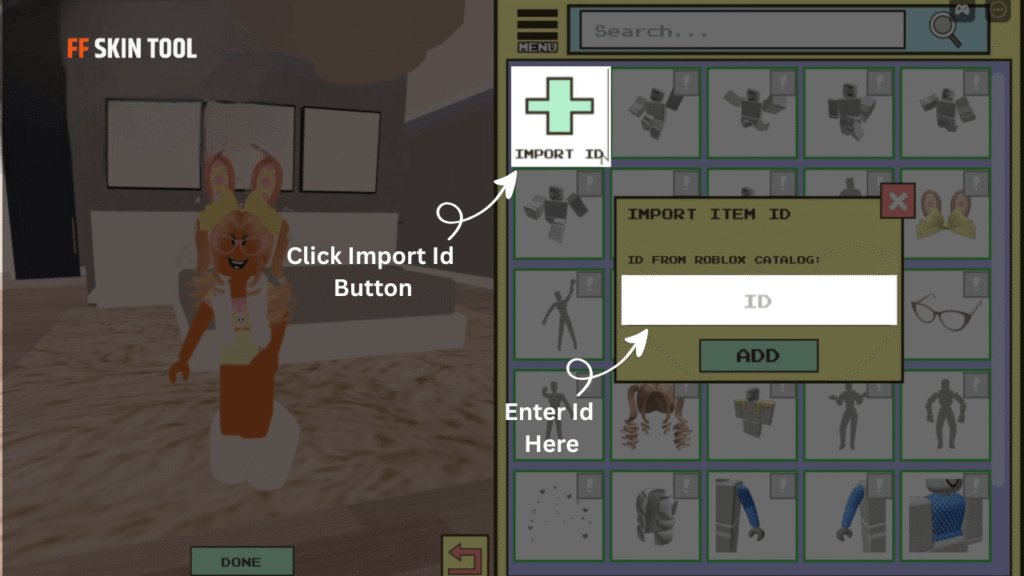Viewport: 1024px width, 576px height.
Task: Click the magnifying glass search icon
Action: click(944, 28)
